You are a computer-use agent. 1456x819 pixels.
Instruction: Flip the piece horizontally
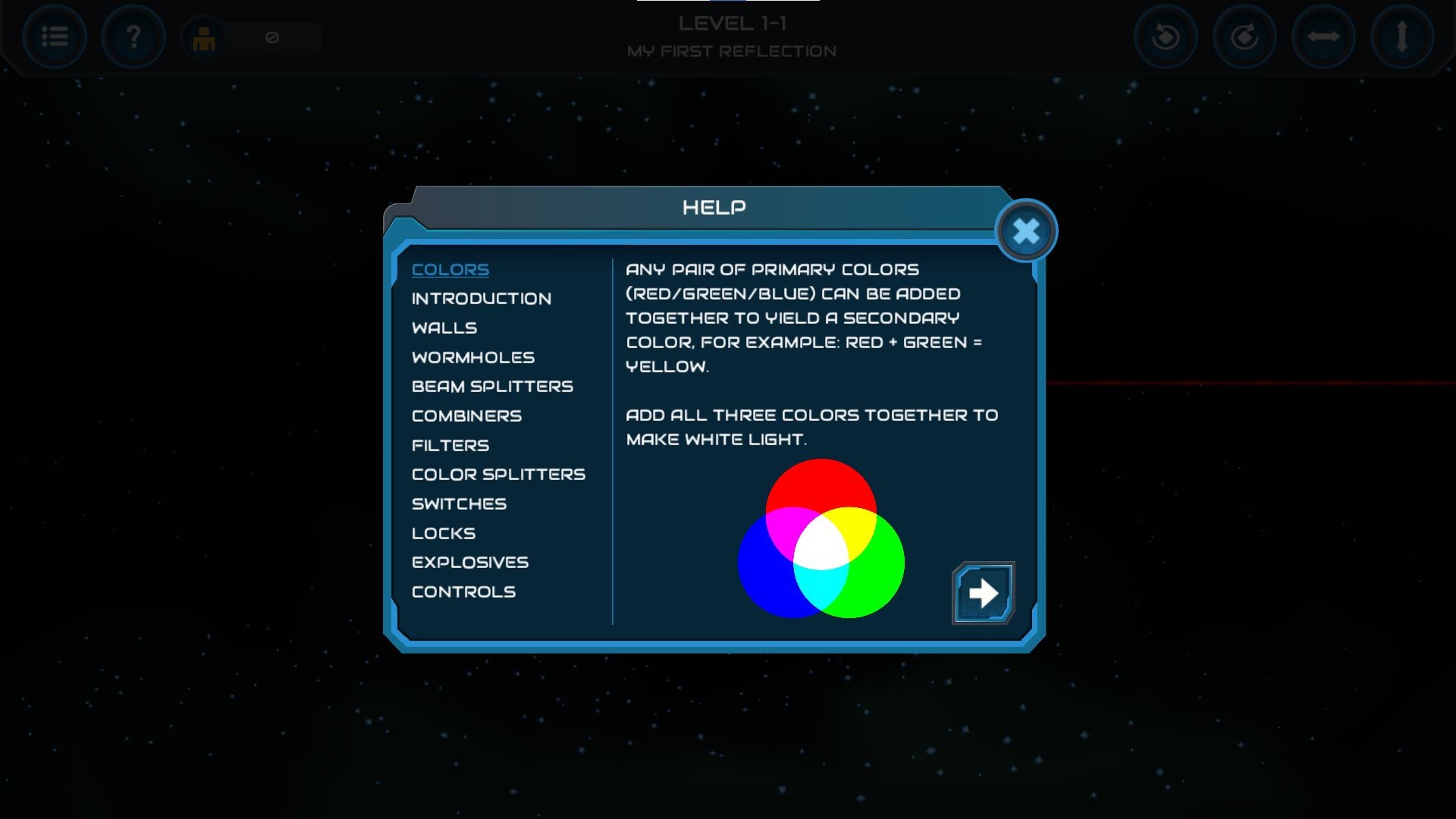pos(1321,37)
